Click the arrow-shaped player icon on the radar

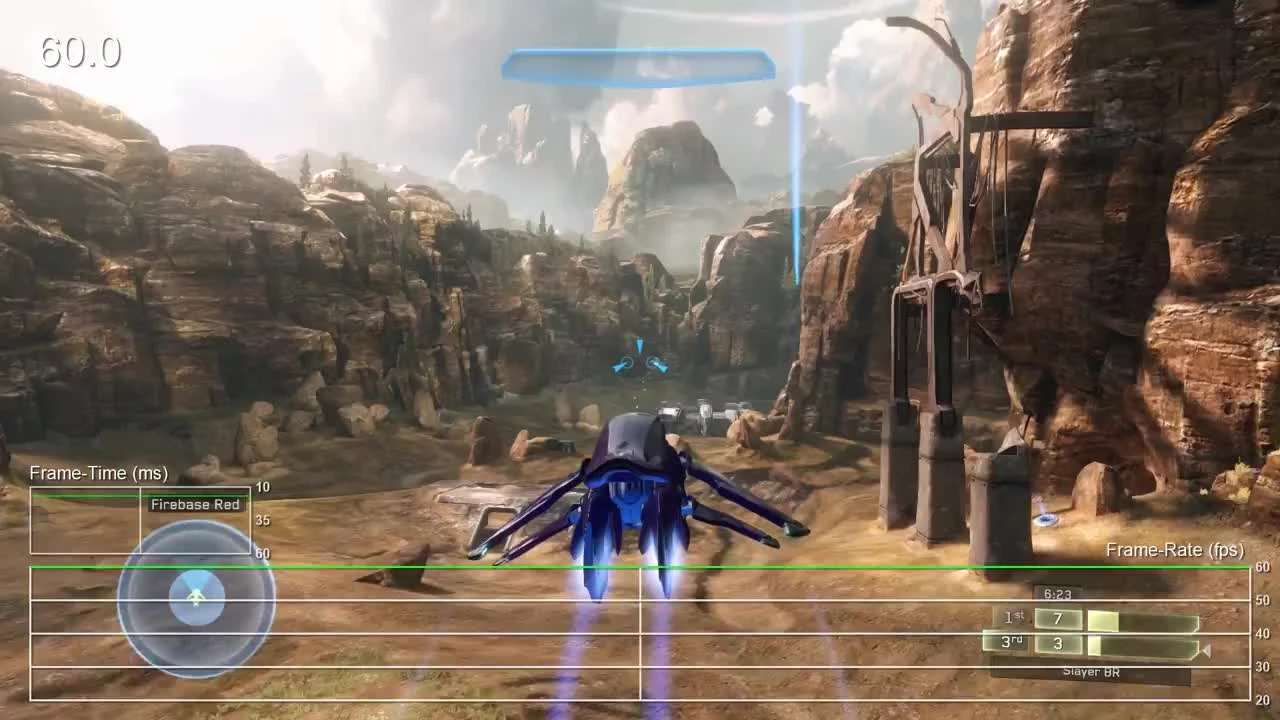coord(196,597)
